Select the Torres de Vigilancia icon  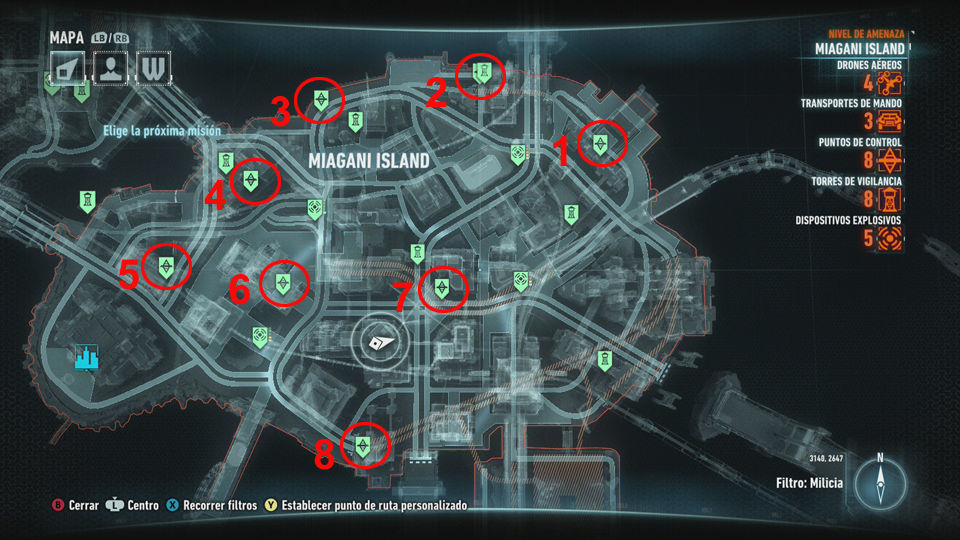coord(891,200)
